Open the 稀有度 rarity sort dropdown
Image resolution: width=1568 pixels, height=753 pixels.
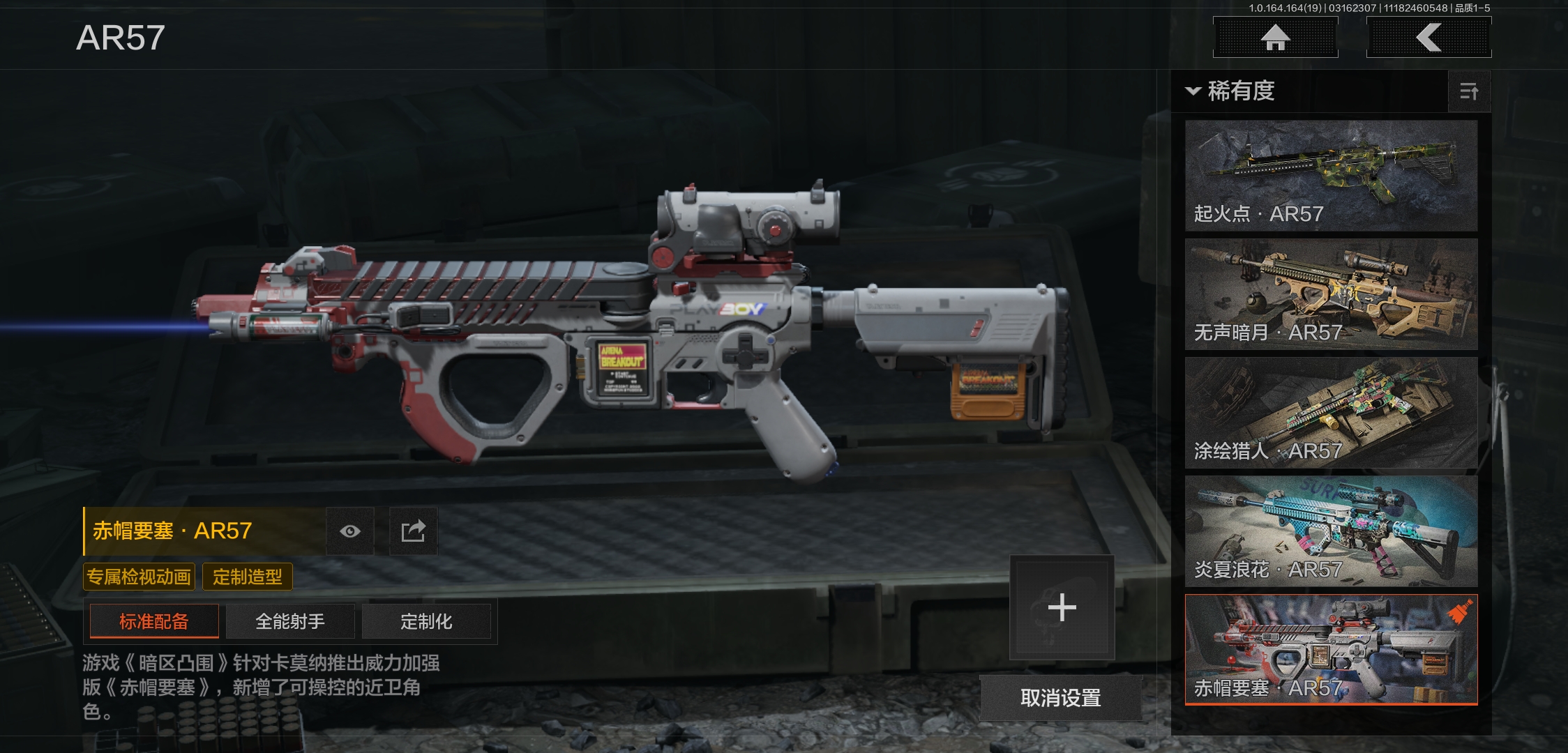point(1232,91)
